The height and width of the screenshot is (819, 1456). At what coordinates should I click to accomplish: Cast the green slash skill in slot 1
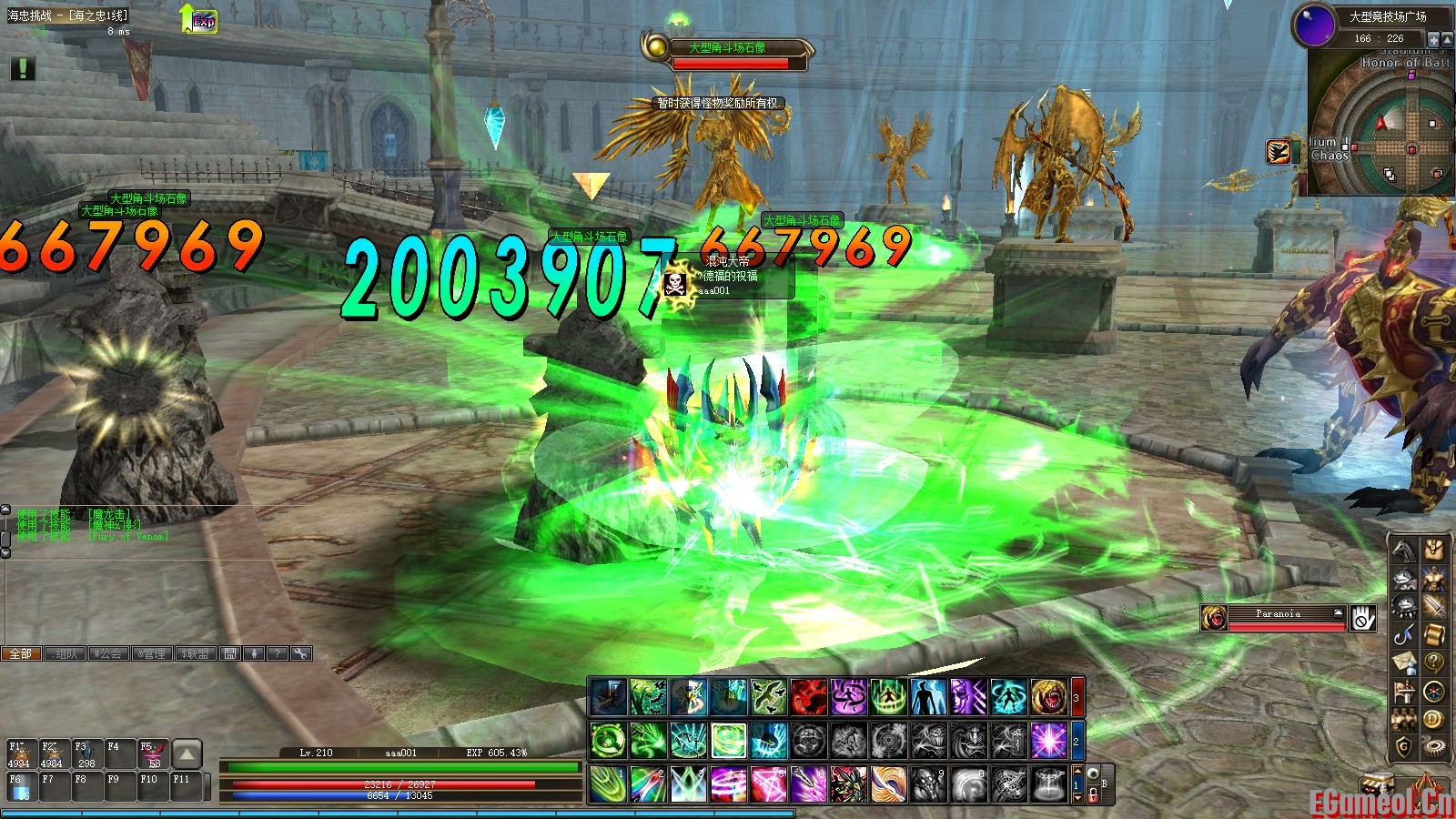(608, 784)
